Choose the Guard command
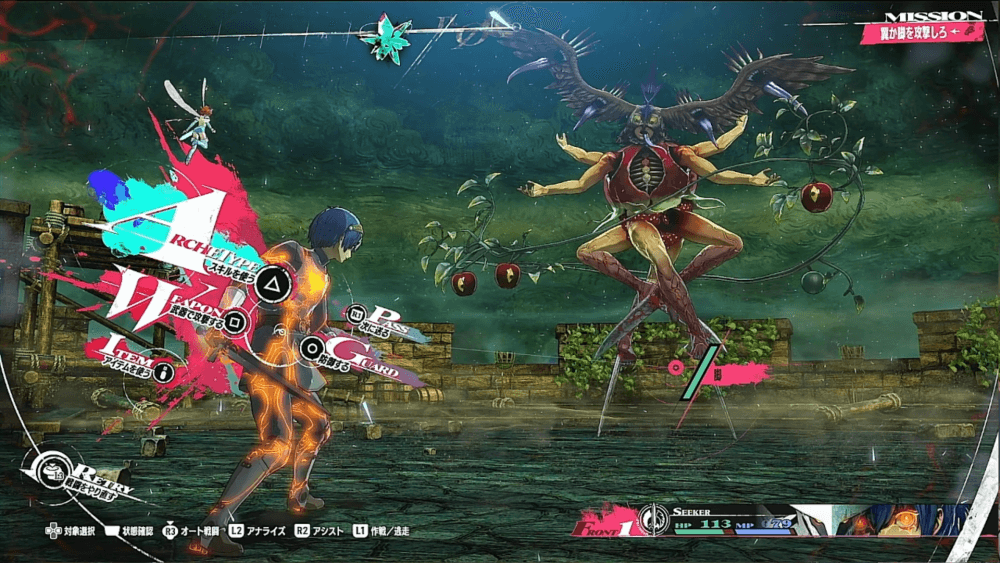The height and width of the screenshot is (563, 1000). [x=314, y=349]
